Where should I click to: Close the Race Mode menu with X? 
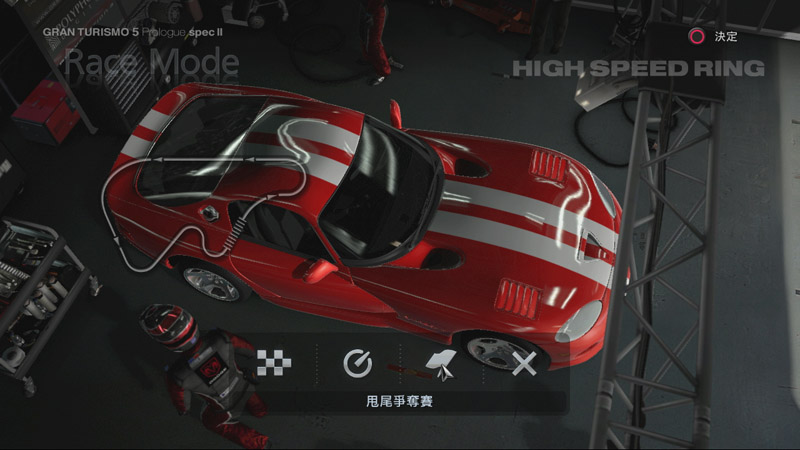(524, 364)
